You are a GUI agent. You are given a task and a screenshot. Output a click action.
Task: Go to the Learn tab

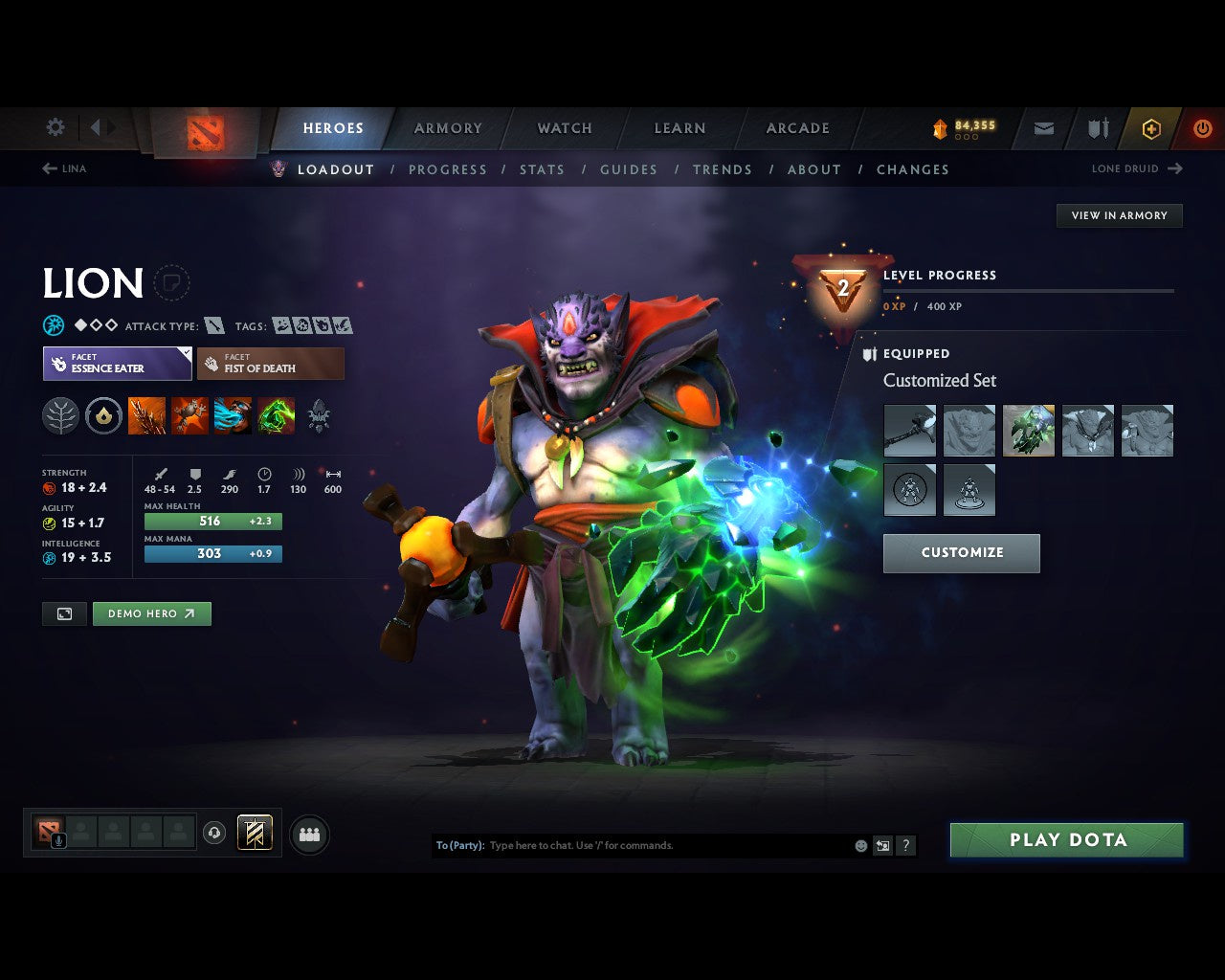pos(679,128)
